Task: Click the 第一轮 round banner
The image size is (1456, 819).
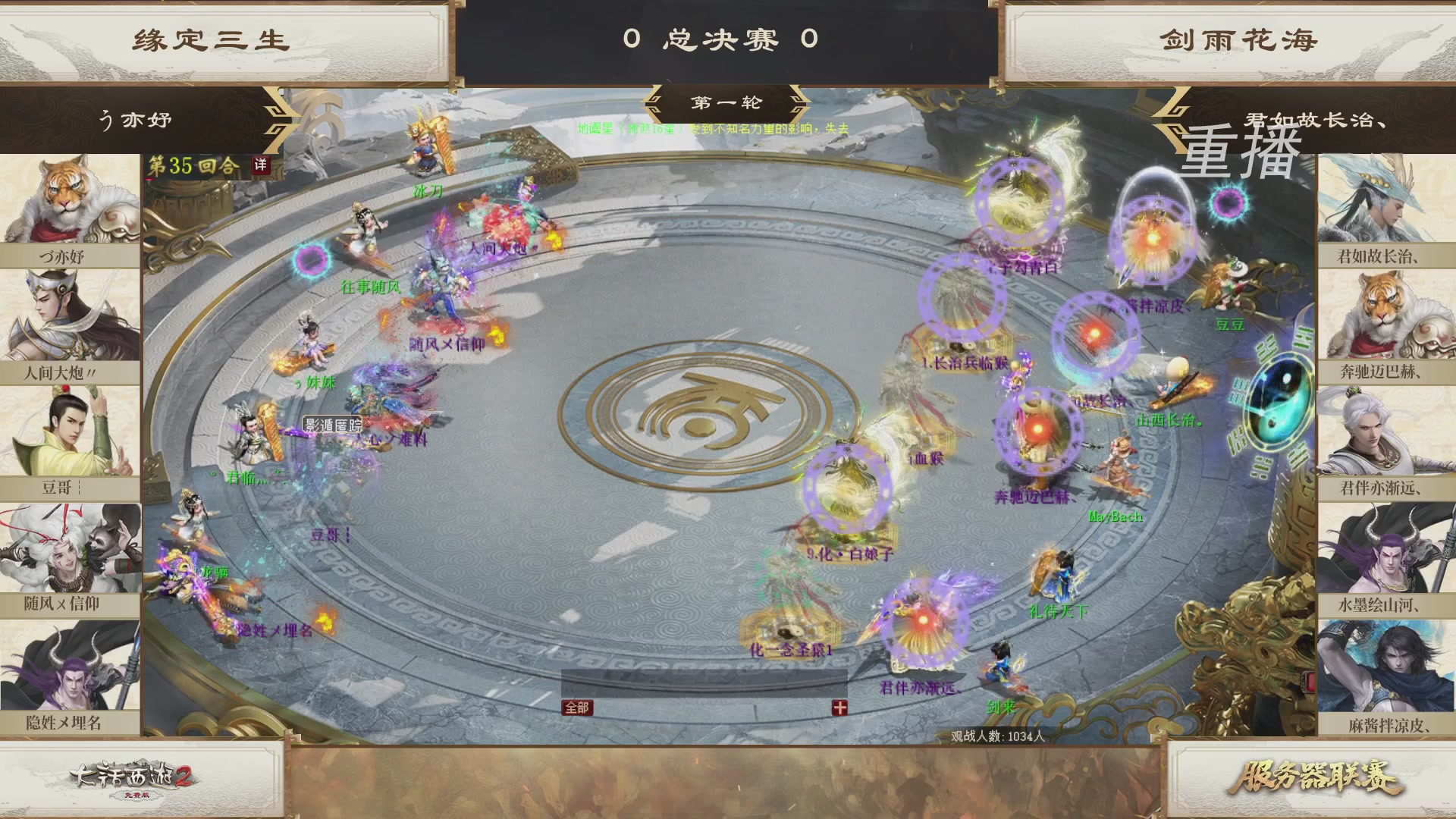Action: point(726,102)
